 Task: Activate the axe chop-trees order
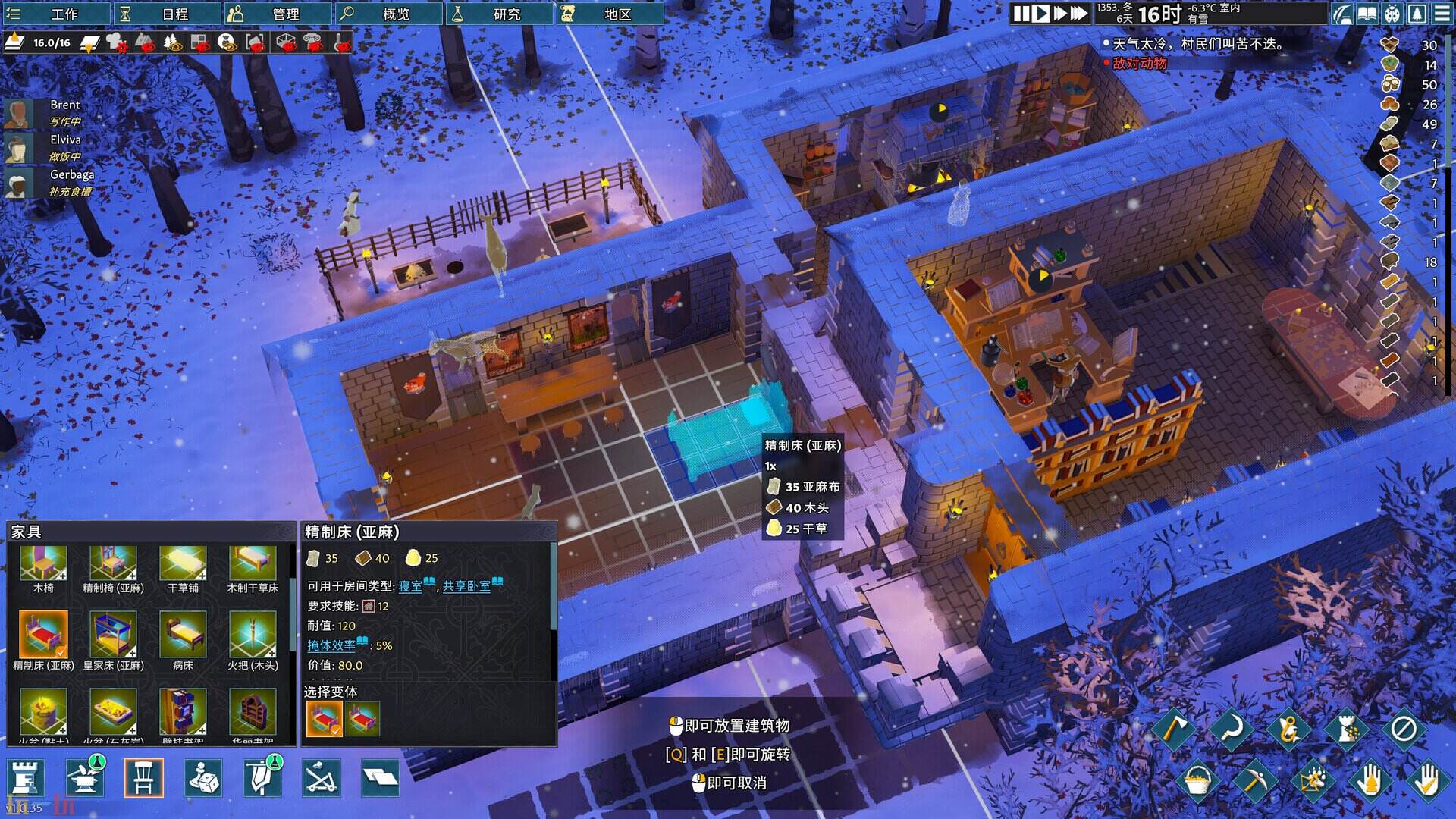(1174, 730)
